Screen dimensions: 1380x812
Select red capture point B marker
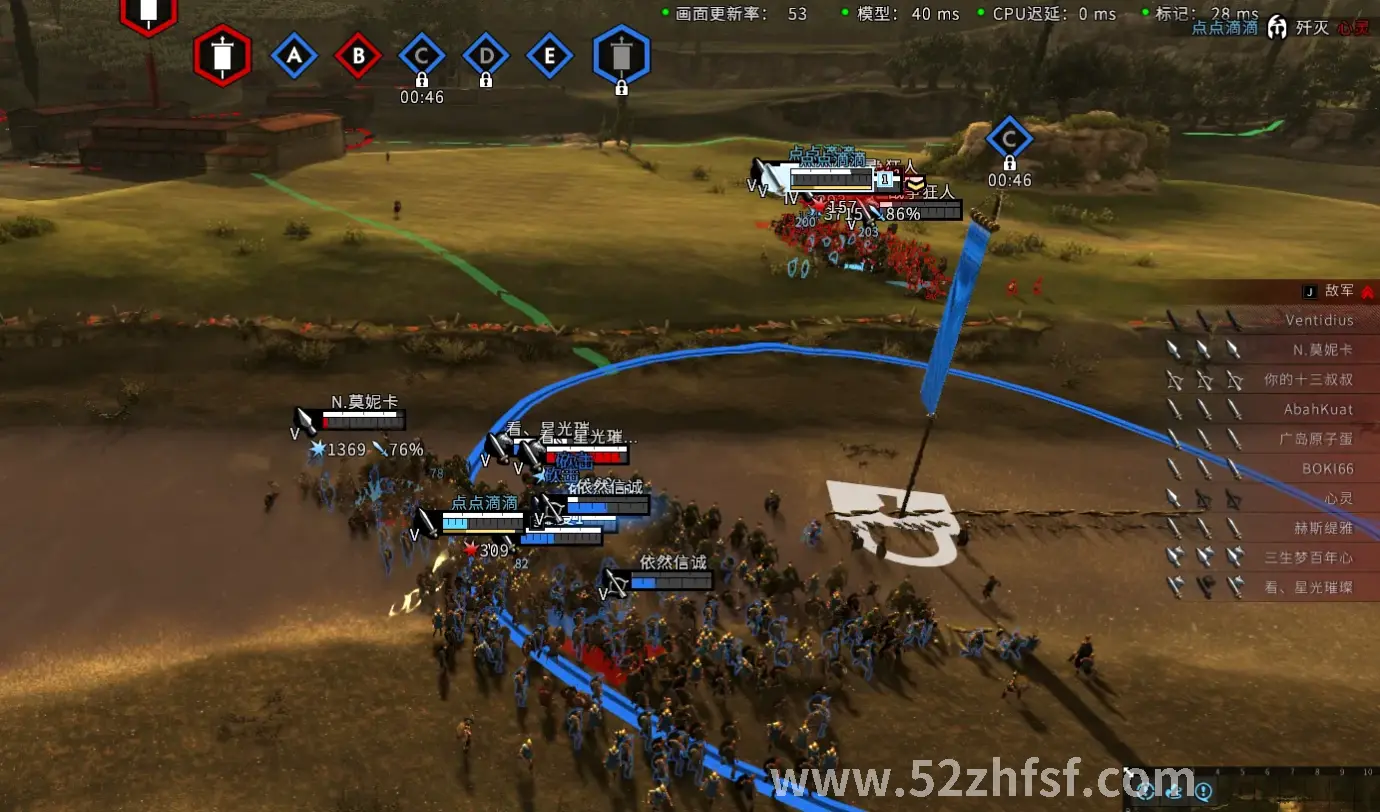tap(358, 57)
